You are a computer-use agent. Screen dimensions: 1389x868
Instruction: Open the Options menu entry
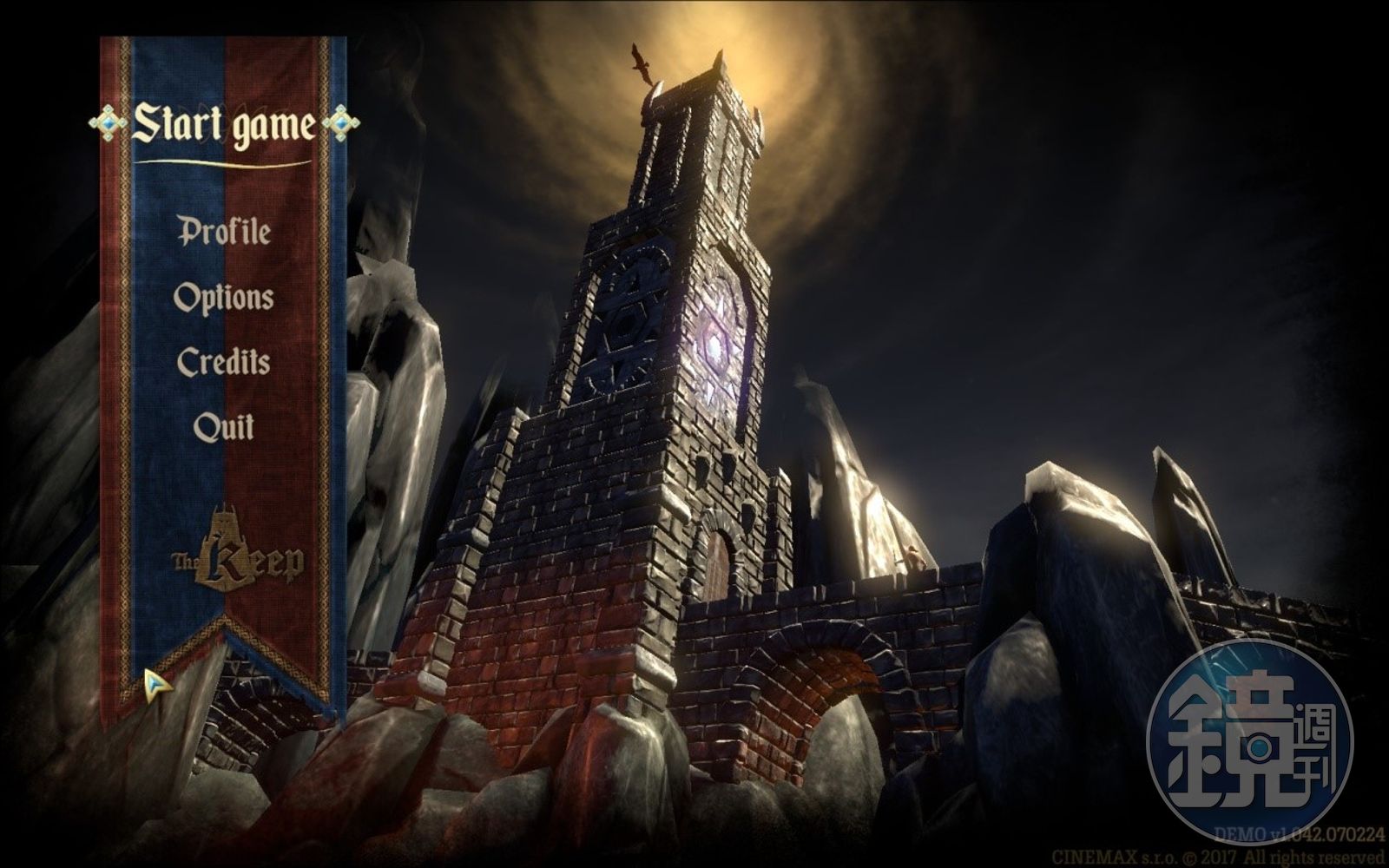pyautogui.click(x=226, y=298)
